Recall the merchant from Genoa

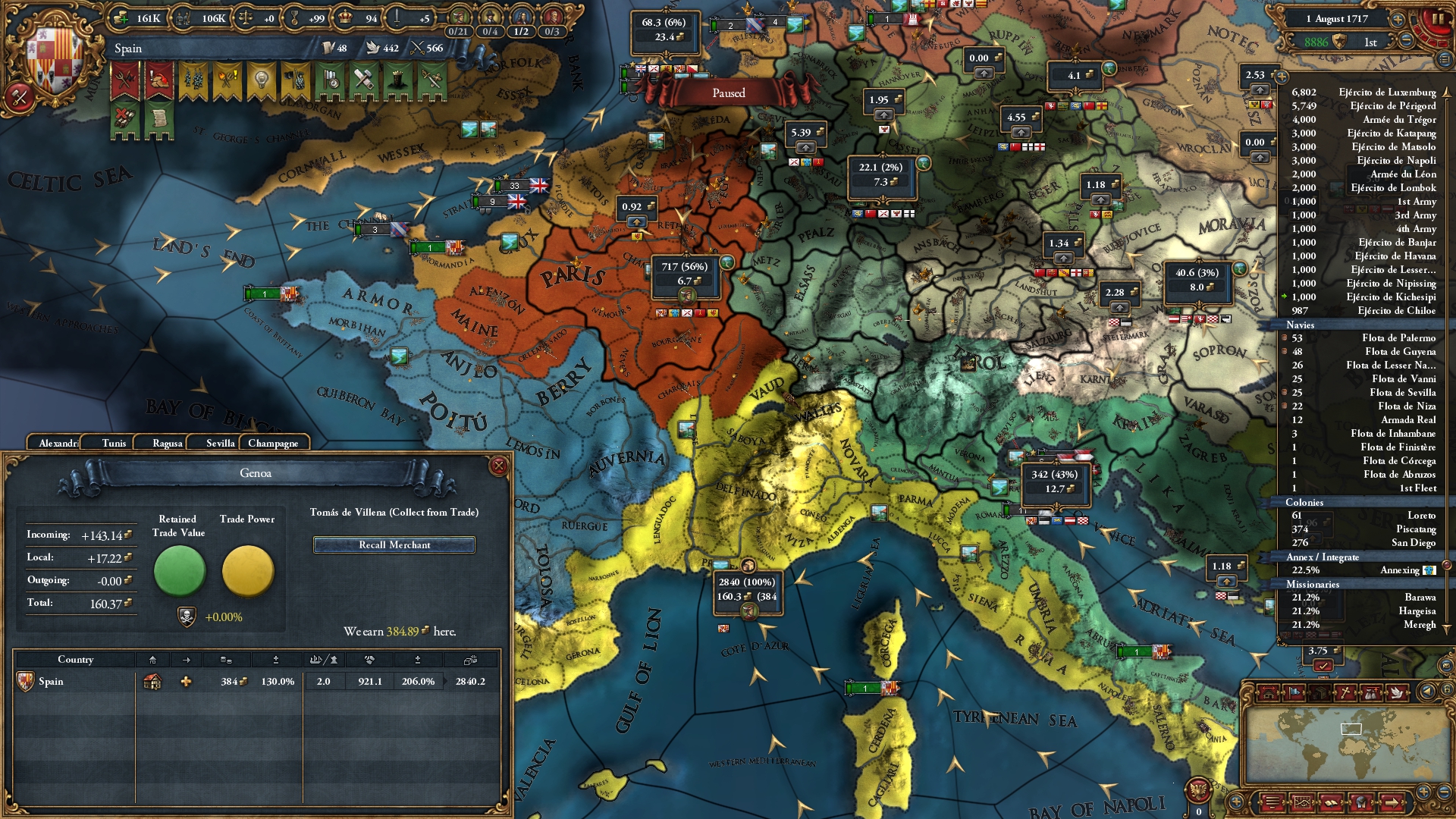point(394,544)
